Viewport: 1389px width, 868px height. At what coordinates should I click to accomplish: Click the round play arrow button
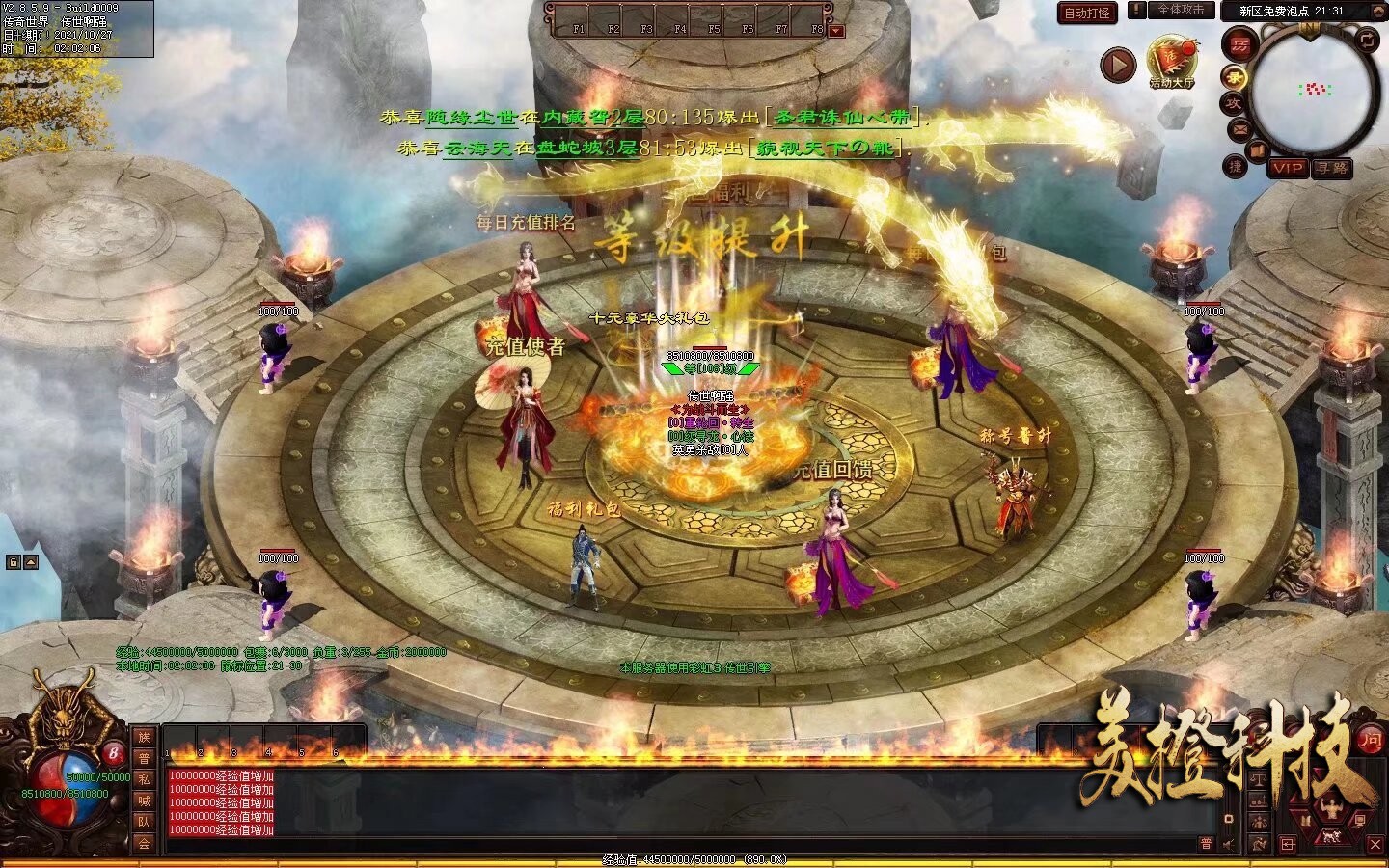coord(1118,65)
